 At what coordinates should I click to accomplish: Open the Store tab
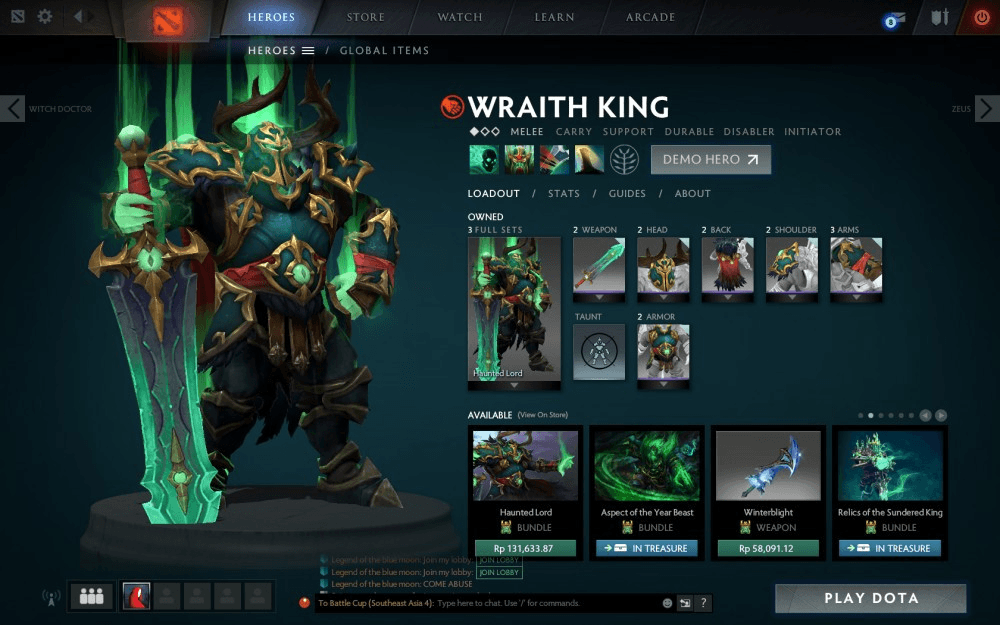click(x=365, y=17)
